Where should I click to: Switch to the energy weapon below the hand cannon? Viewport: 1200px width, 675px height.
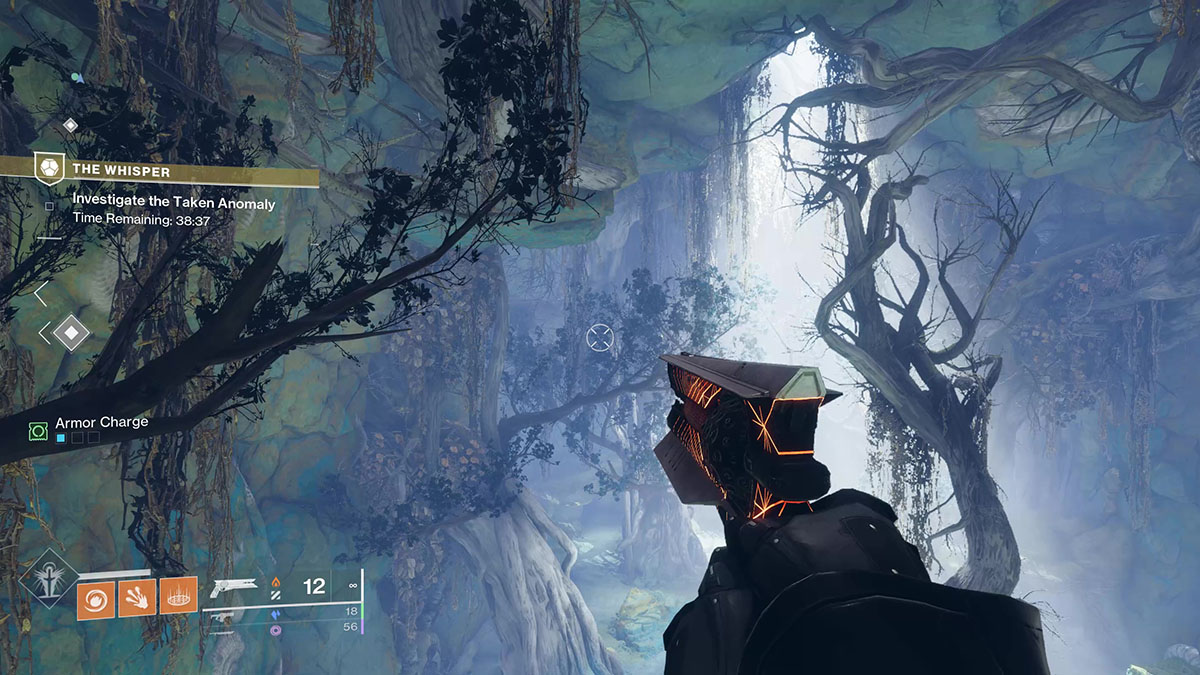[222, 618]
